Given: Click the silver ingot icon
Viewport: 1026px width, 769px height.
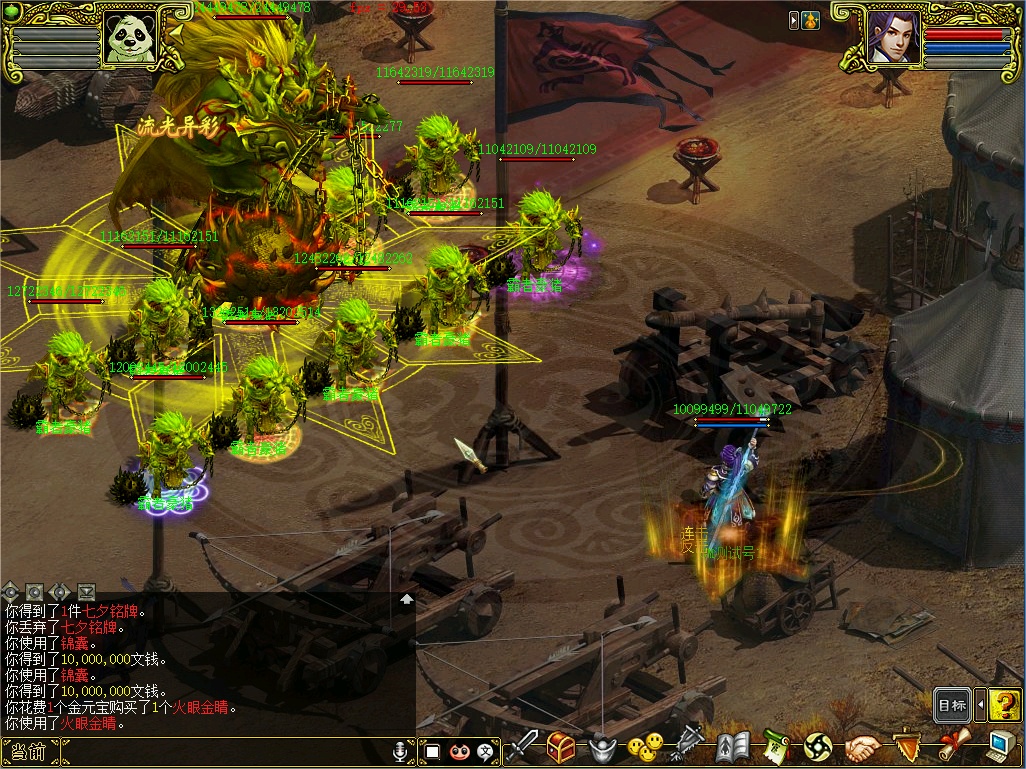Looking at the screenshot, I should (601, 747).
